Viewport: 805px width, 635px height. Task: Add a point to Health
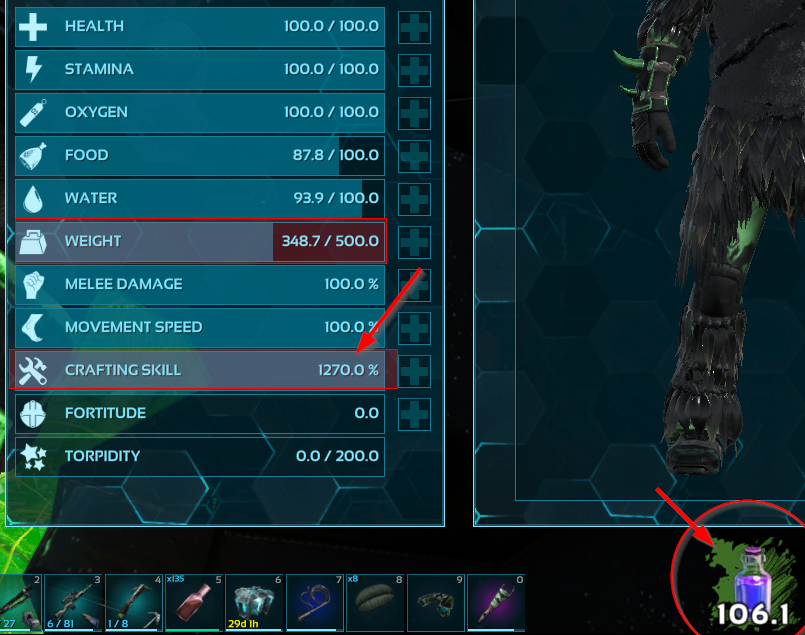414,27
